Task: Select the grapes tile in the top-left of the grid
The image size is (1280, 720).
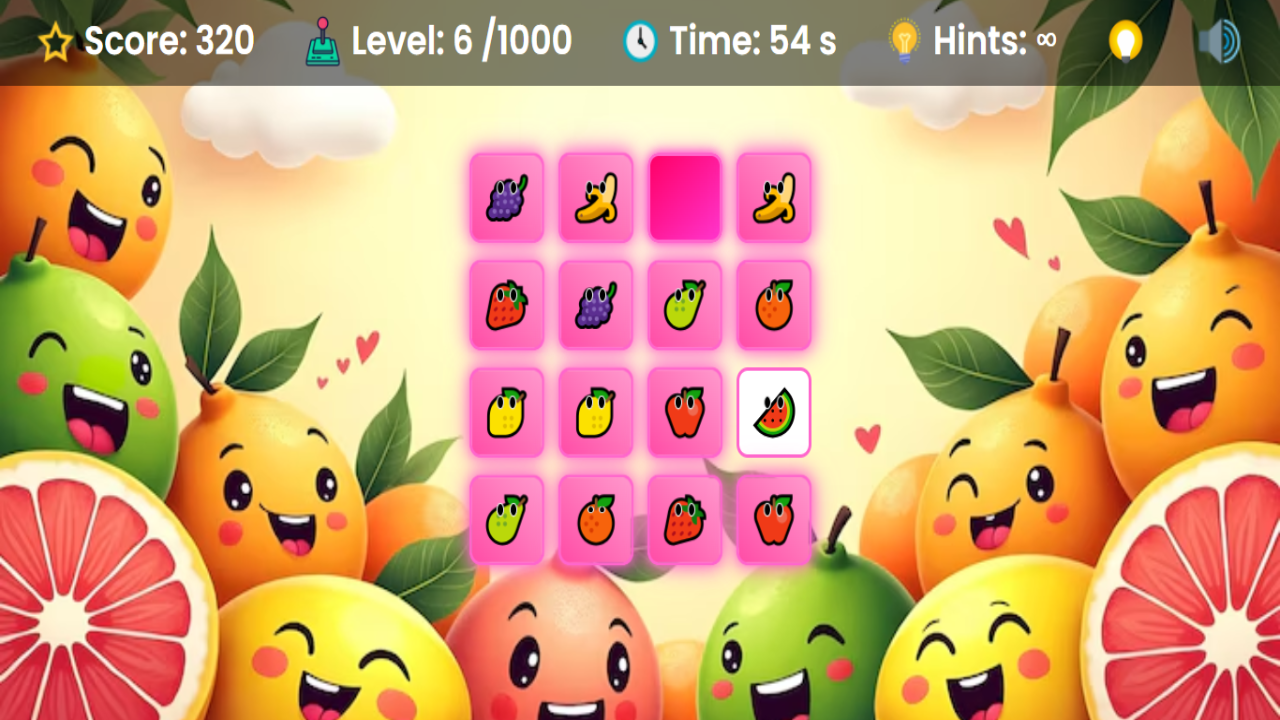Action: [x=507, y=195]
